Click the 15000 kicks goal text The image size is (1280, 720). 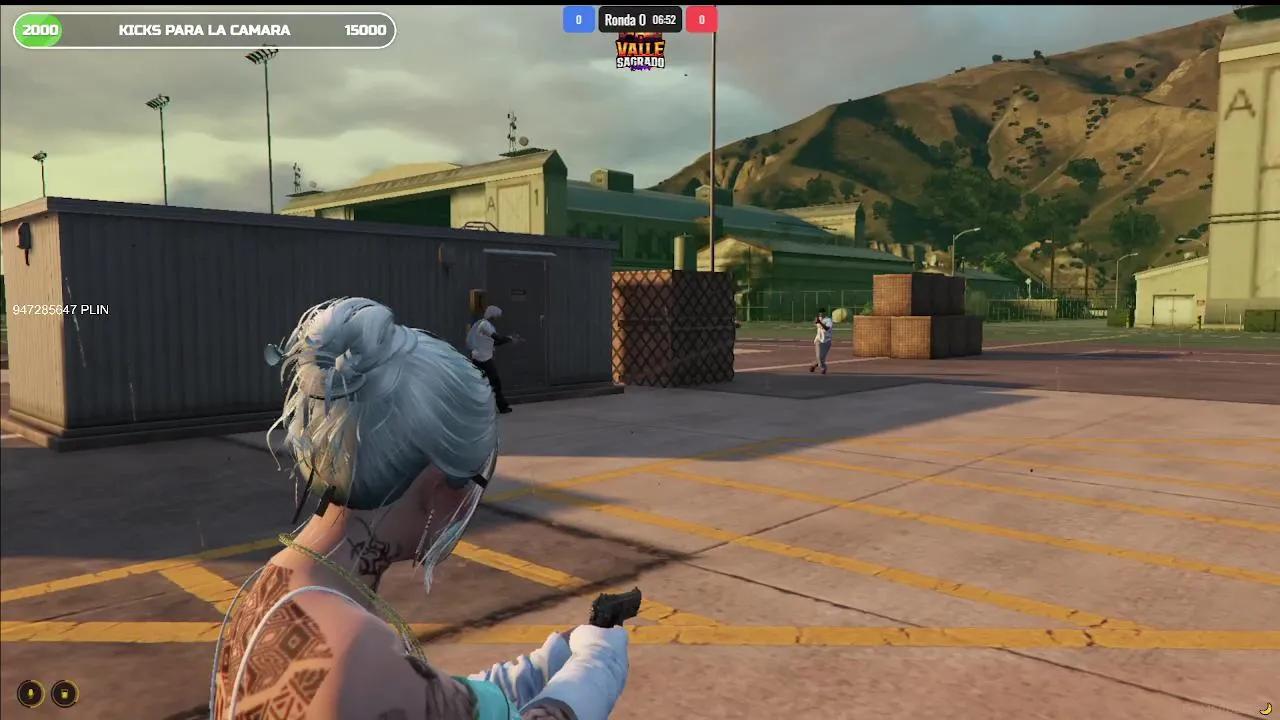coord(367,29)
